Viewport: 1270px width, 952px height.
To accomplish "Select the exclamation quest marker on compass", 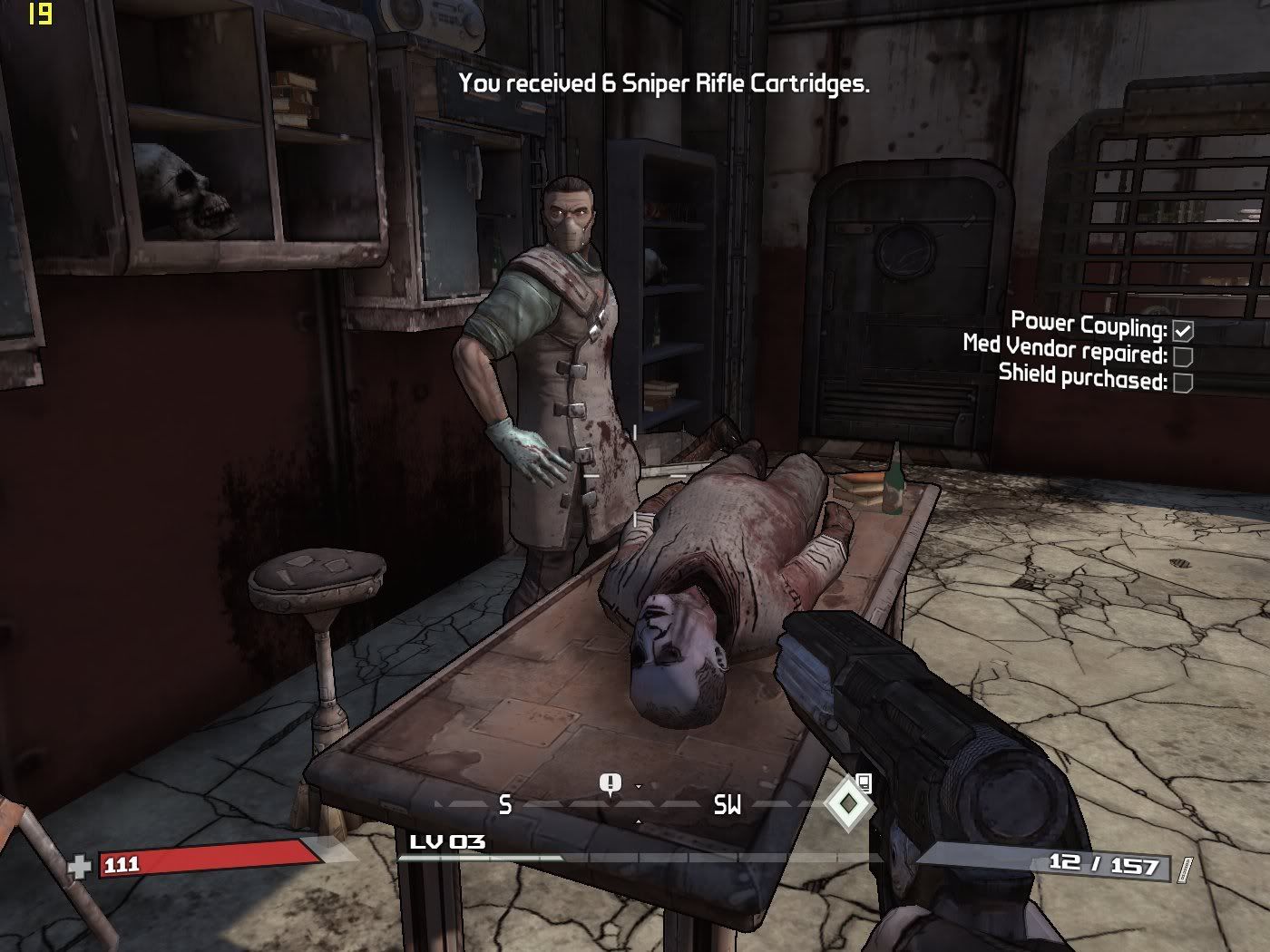I will tap(611, 783).
